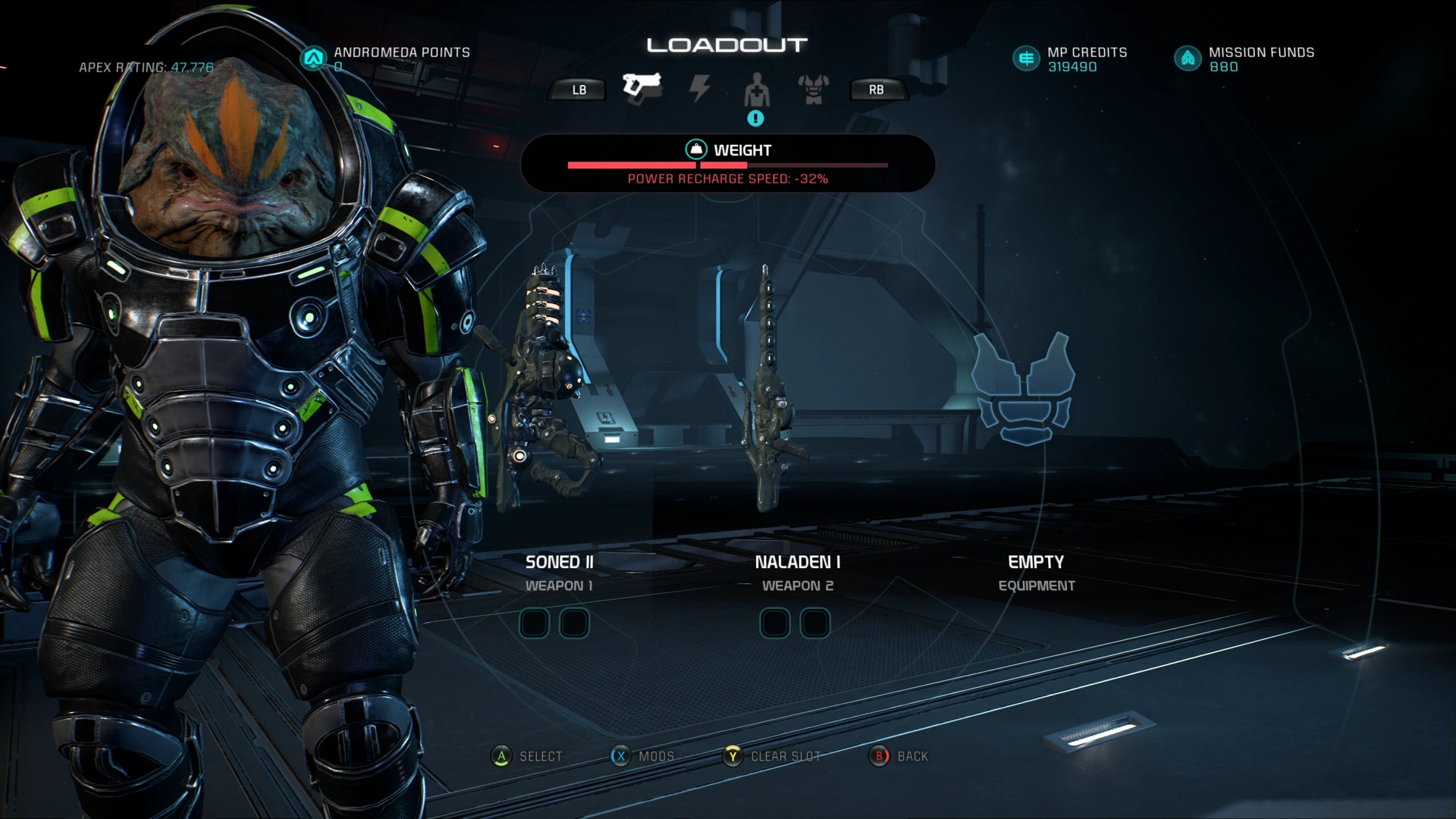Switch to the weapons loadout tab
Screen dimensions: 1456x819
click(642, 88)
